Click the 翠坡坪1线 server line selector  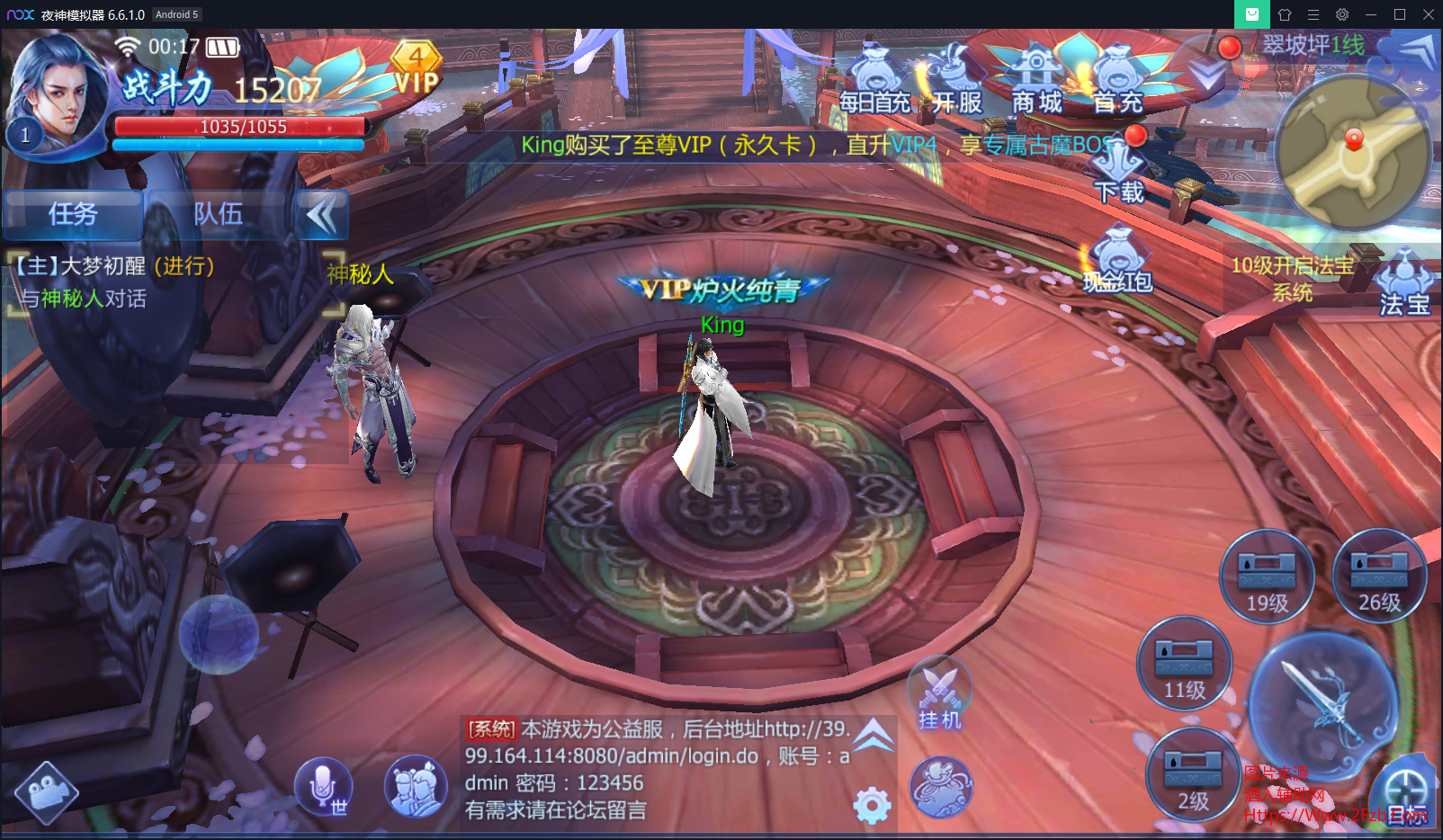(x=1313, y=46)
